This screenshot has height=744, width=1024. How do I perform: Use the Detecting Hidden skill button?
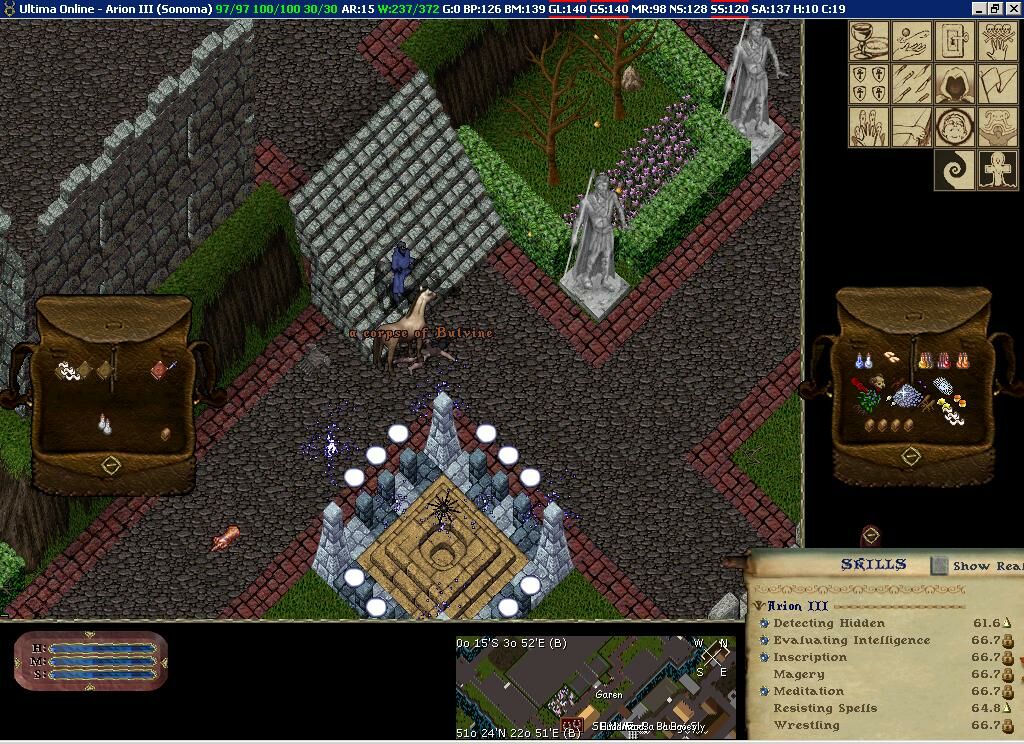[765, 623]
